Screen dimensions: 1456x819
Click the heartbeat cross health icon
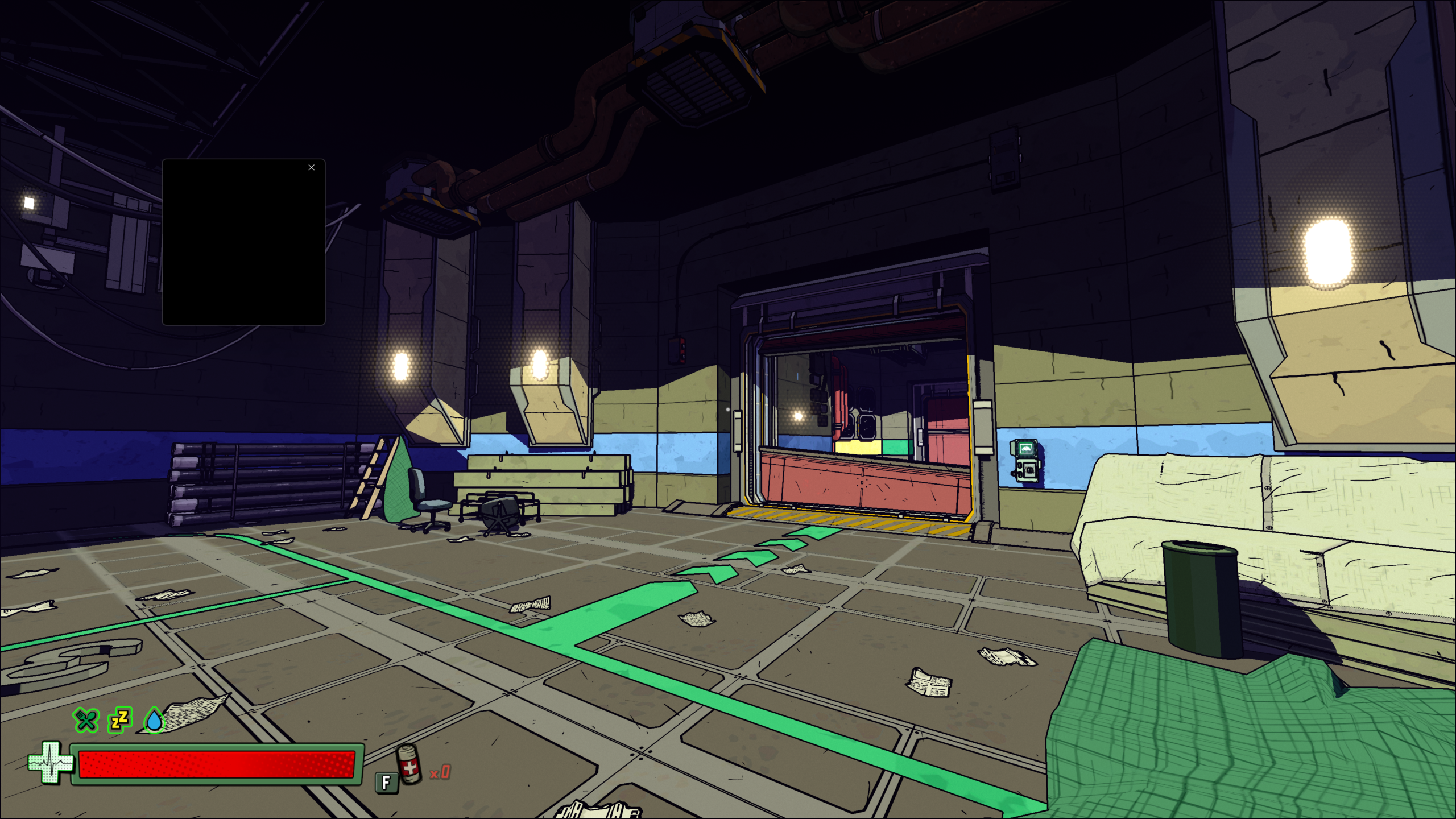51,763
